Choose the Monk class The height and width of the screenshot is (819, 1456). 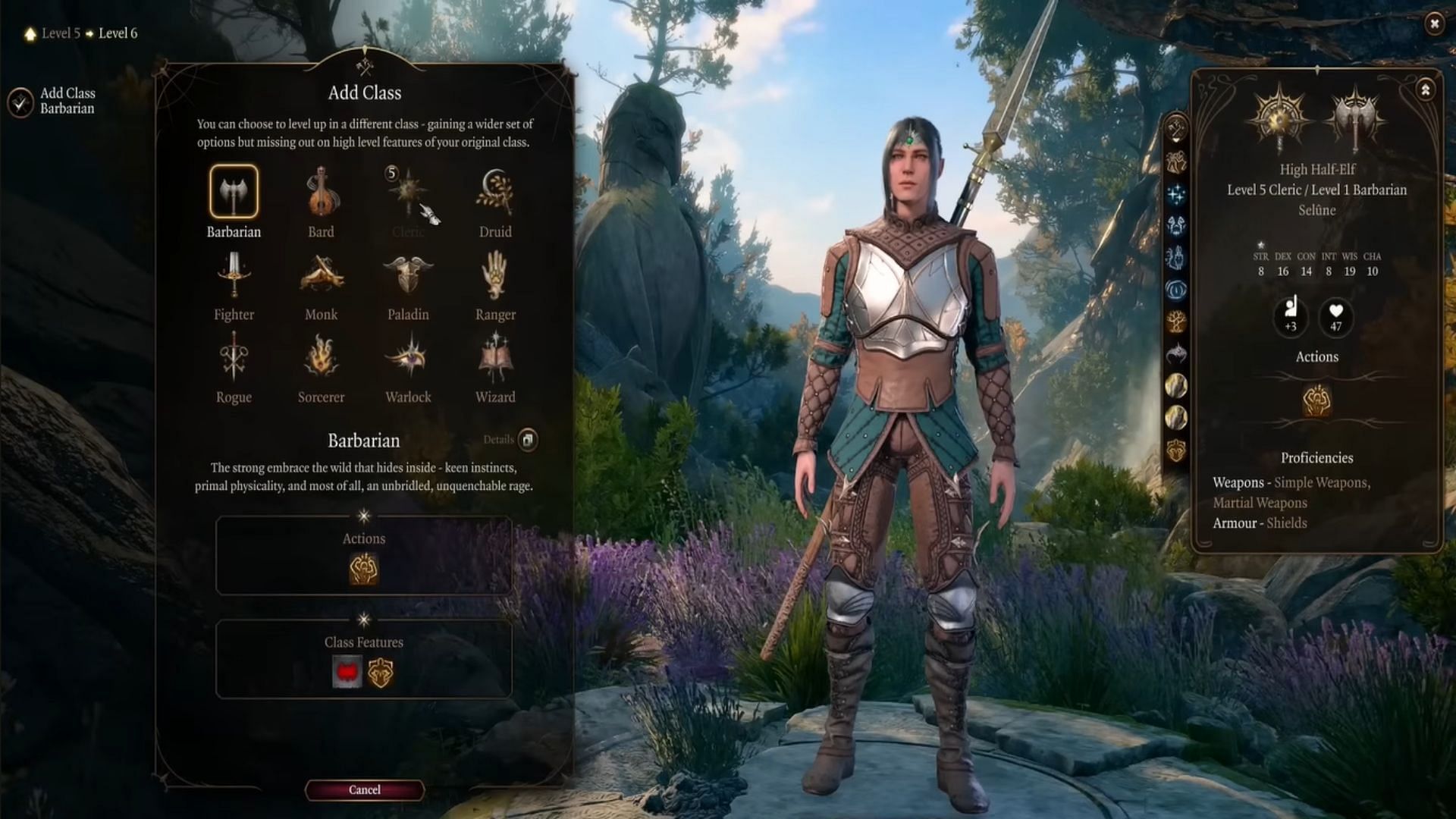tap(321, 275)
